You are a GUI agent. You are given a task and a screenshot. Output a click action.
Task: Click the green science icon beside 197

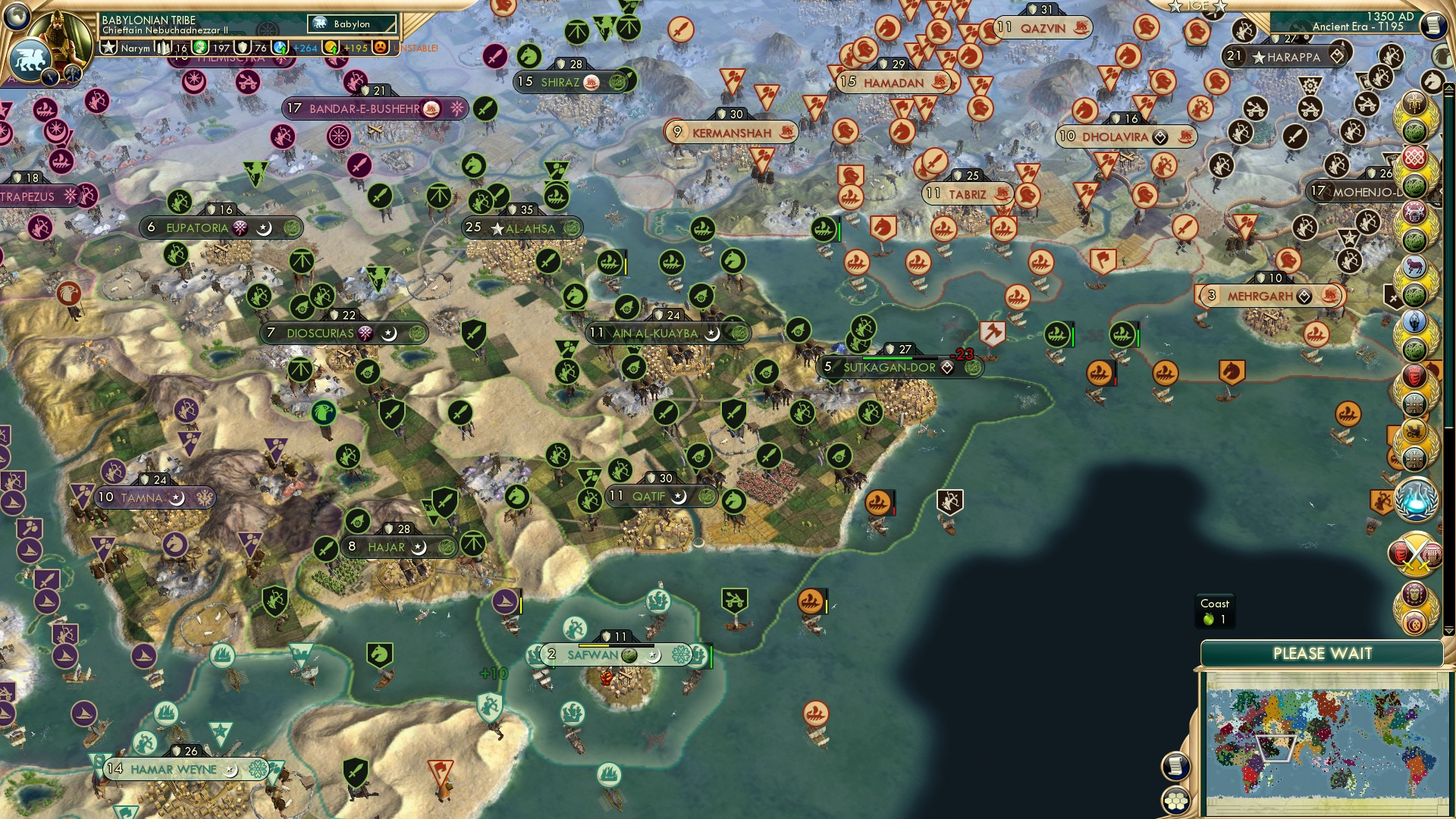coord(202,47)
